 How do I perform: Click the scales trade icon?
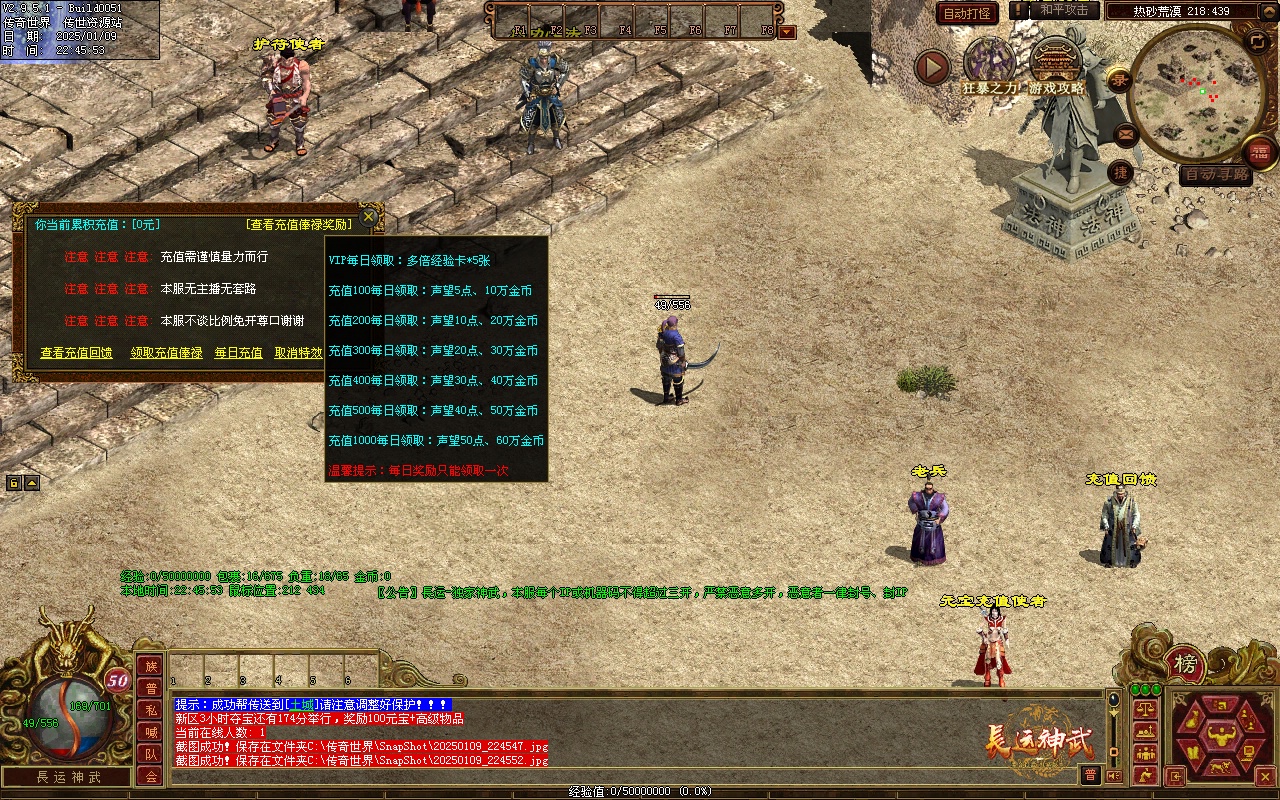click(1146, 709)
